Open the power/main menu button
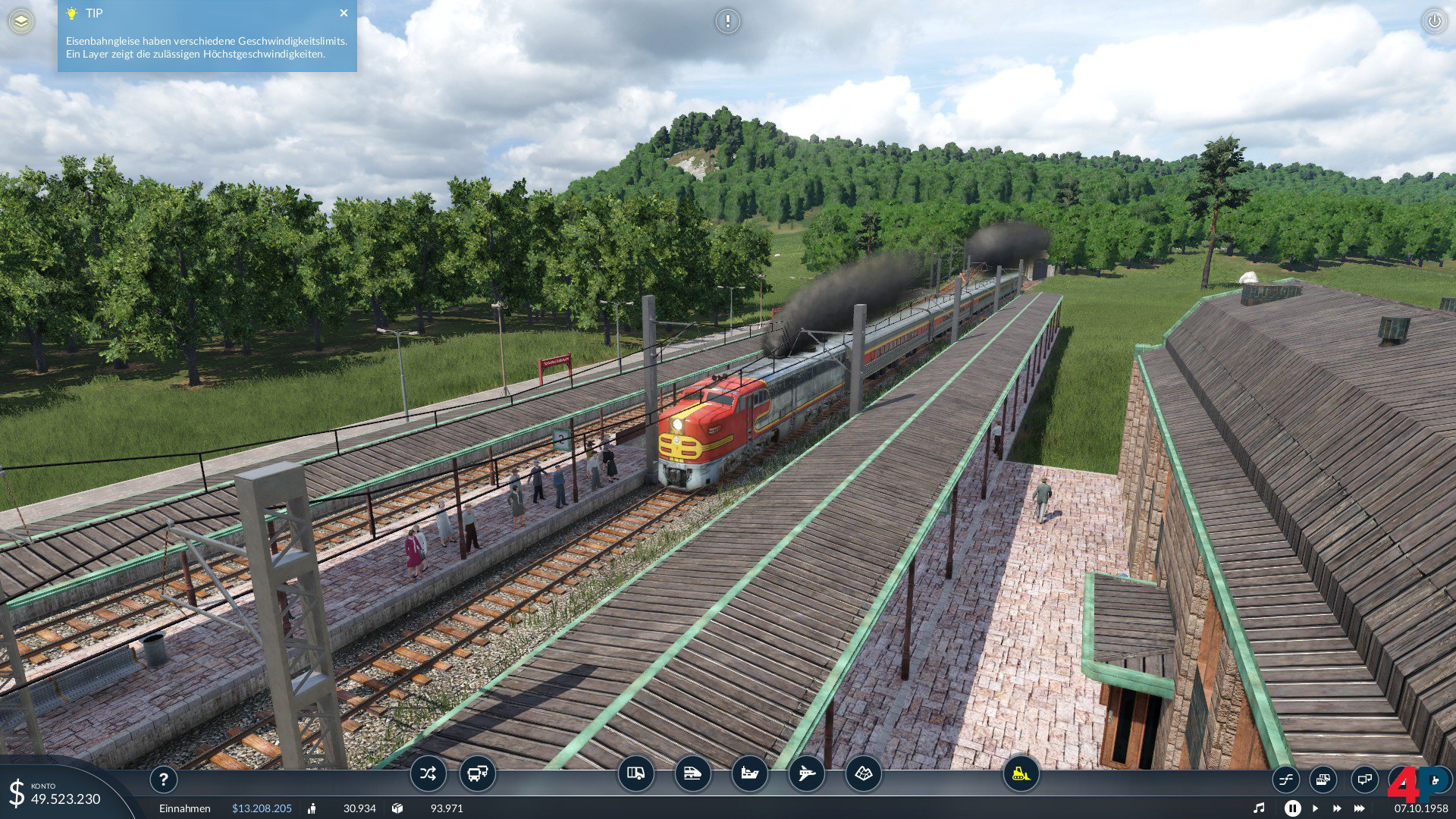 (x=1434, y=21)
